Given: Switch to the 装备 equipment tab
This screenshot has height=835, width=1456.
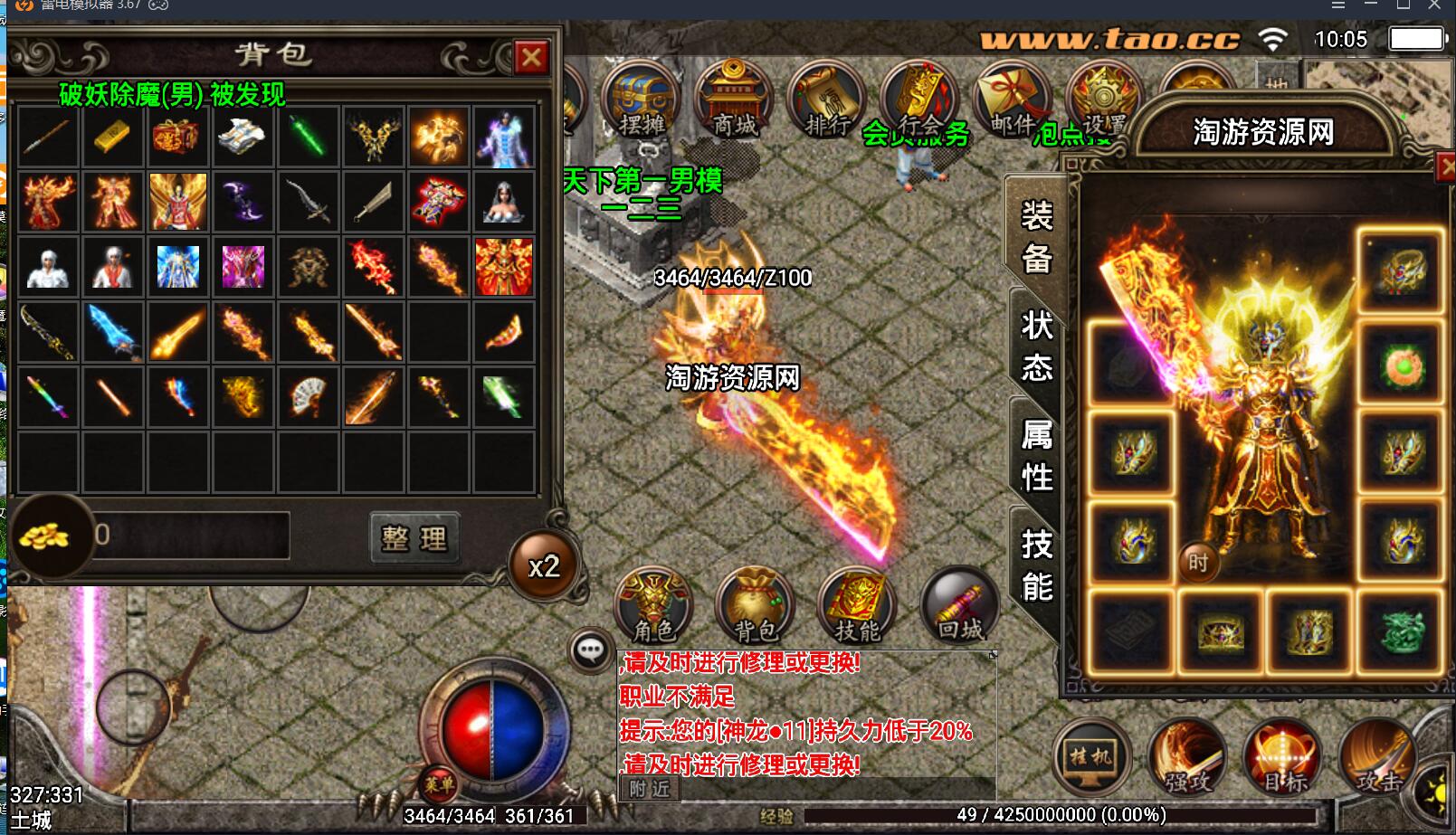Looking at the screenshot, I should (1036, 237).
